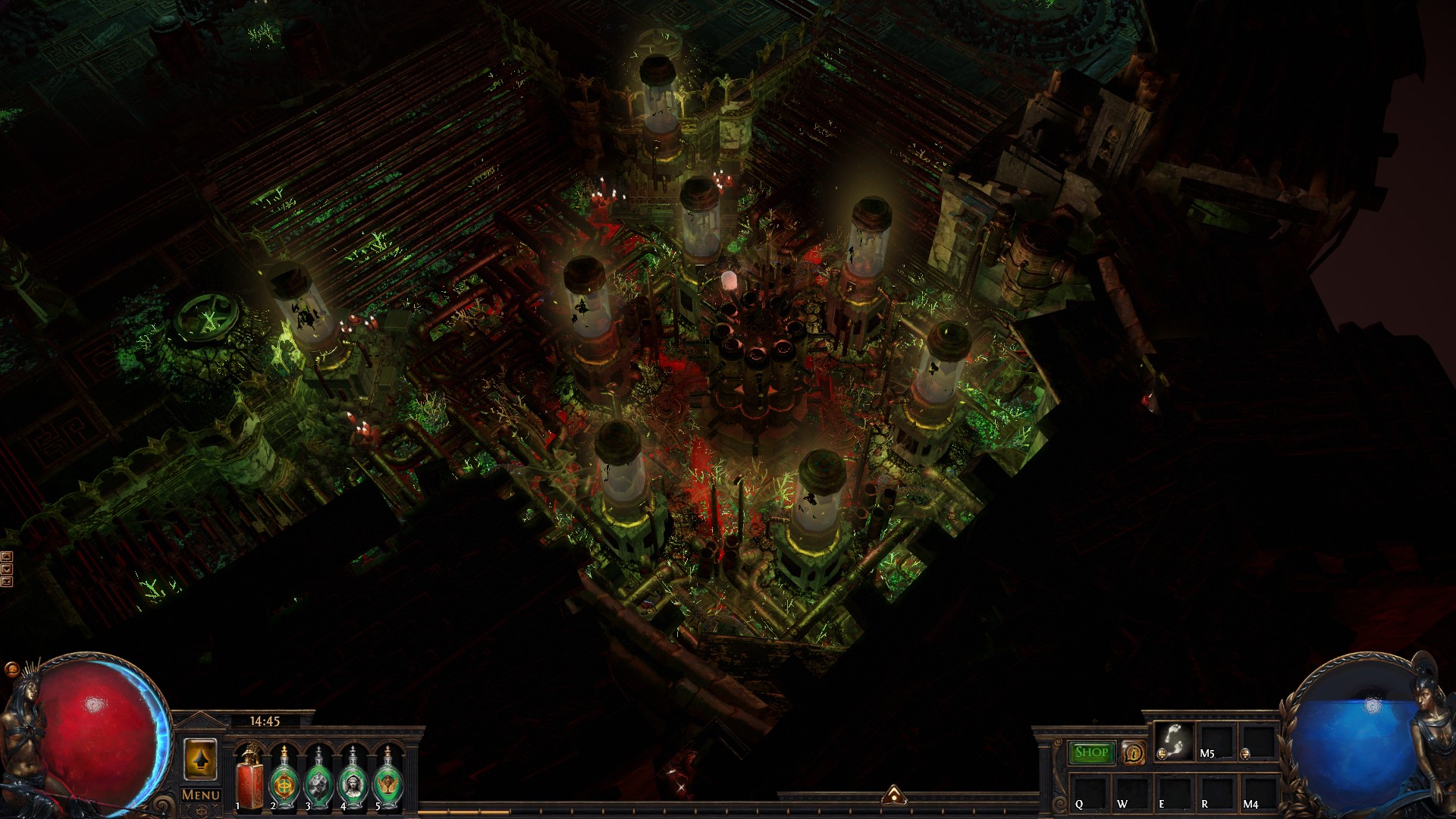Screen dimensions: 1456x819
Task: Use the red life flask in slot 1
Action: [x=248, y=778]
